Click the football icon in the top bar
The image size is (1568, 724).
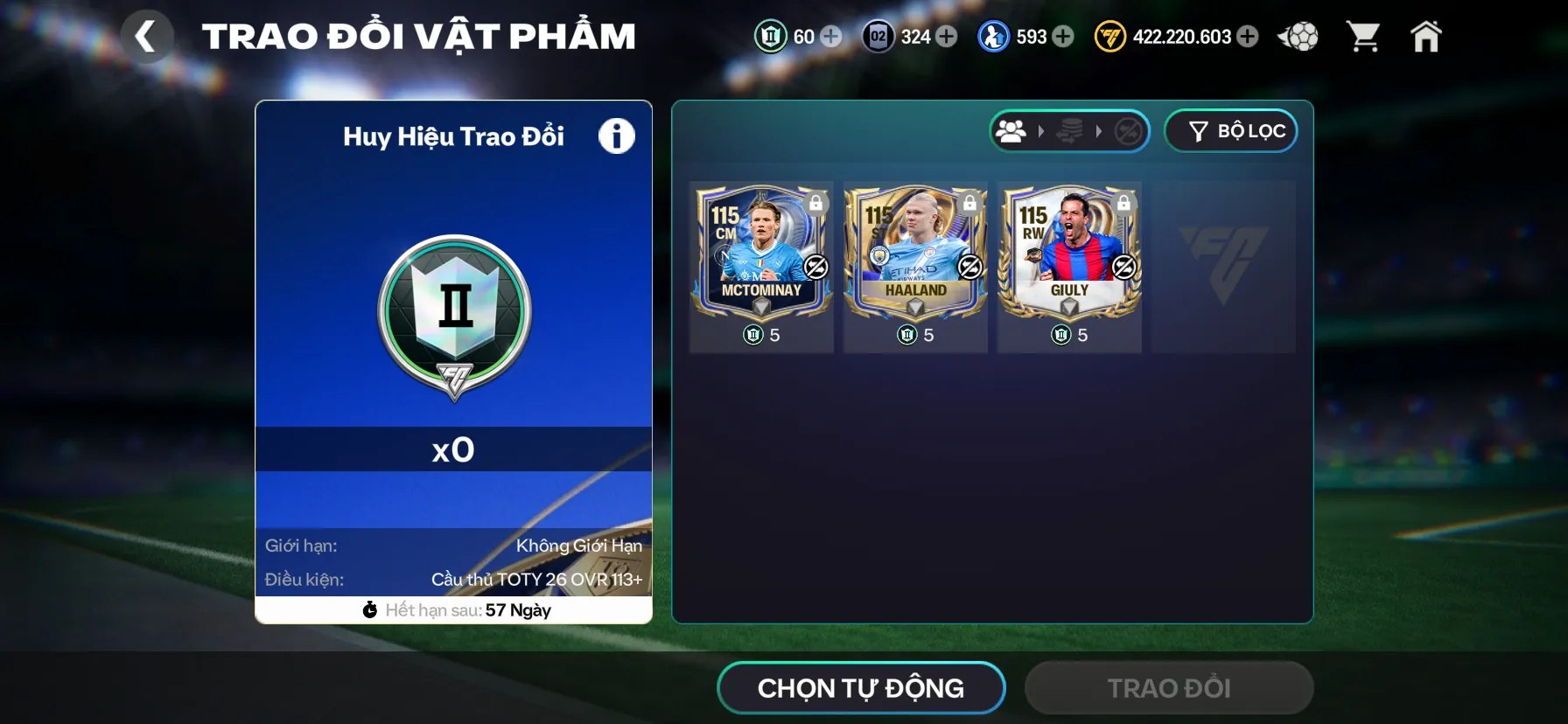[1298, 37]
